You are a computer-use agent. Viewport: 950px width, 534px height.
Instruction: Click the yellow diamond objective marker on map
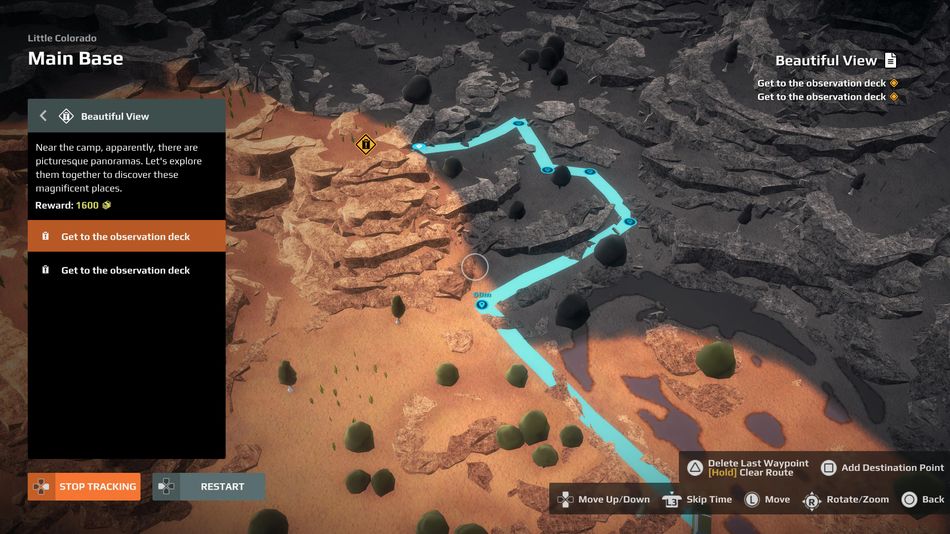366,144
